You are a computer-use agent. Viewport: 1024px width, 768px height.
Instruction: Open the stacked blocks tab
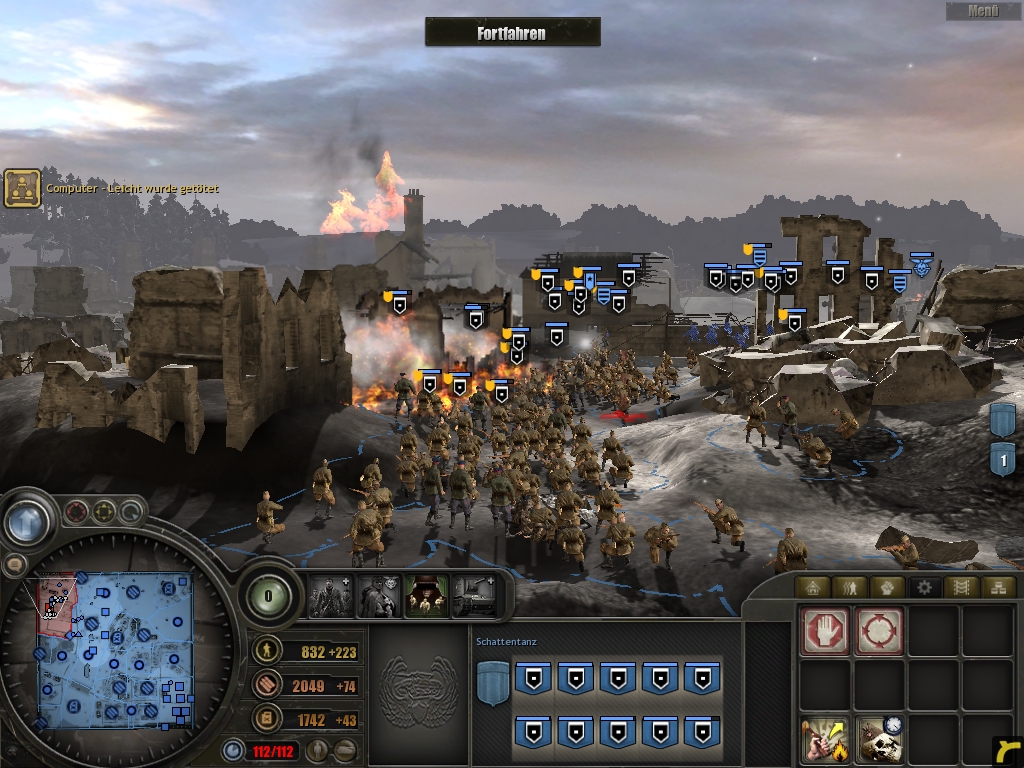click(997, 587)
